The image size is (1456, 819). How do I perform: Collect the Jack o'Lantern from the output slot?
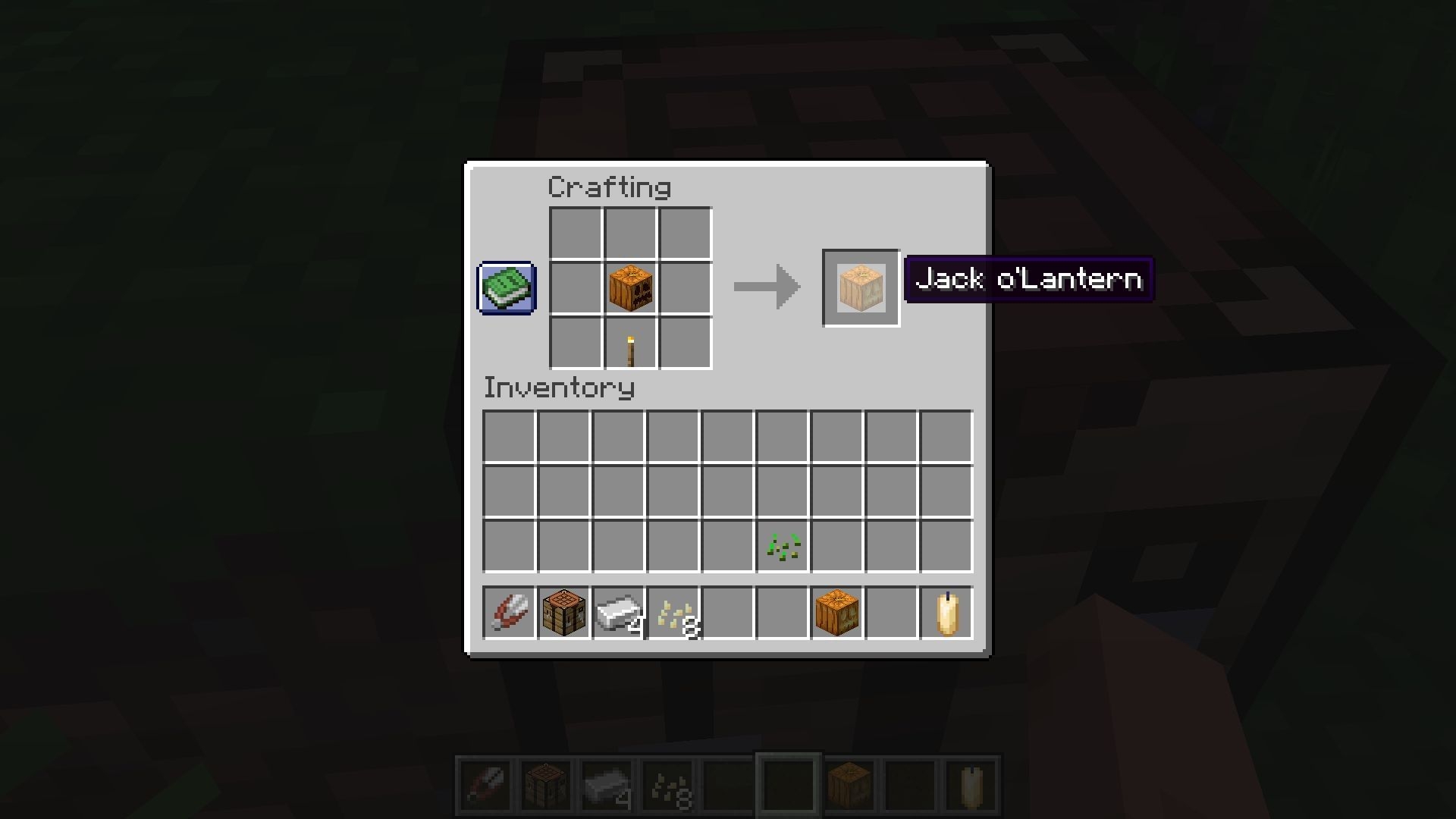click(x=860, y=287)
